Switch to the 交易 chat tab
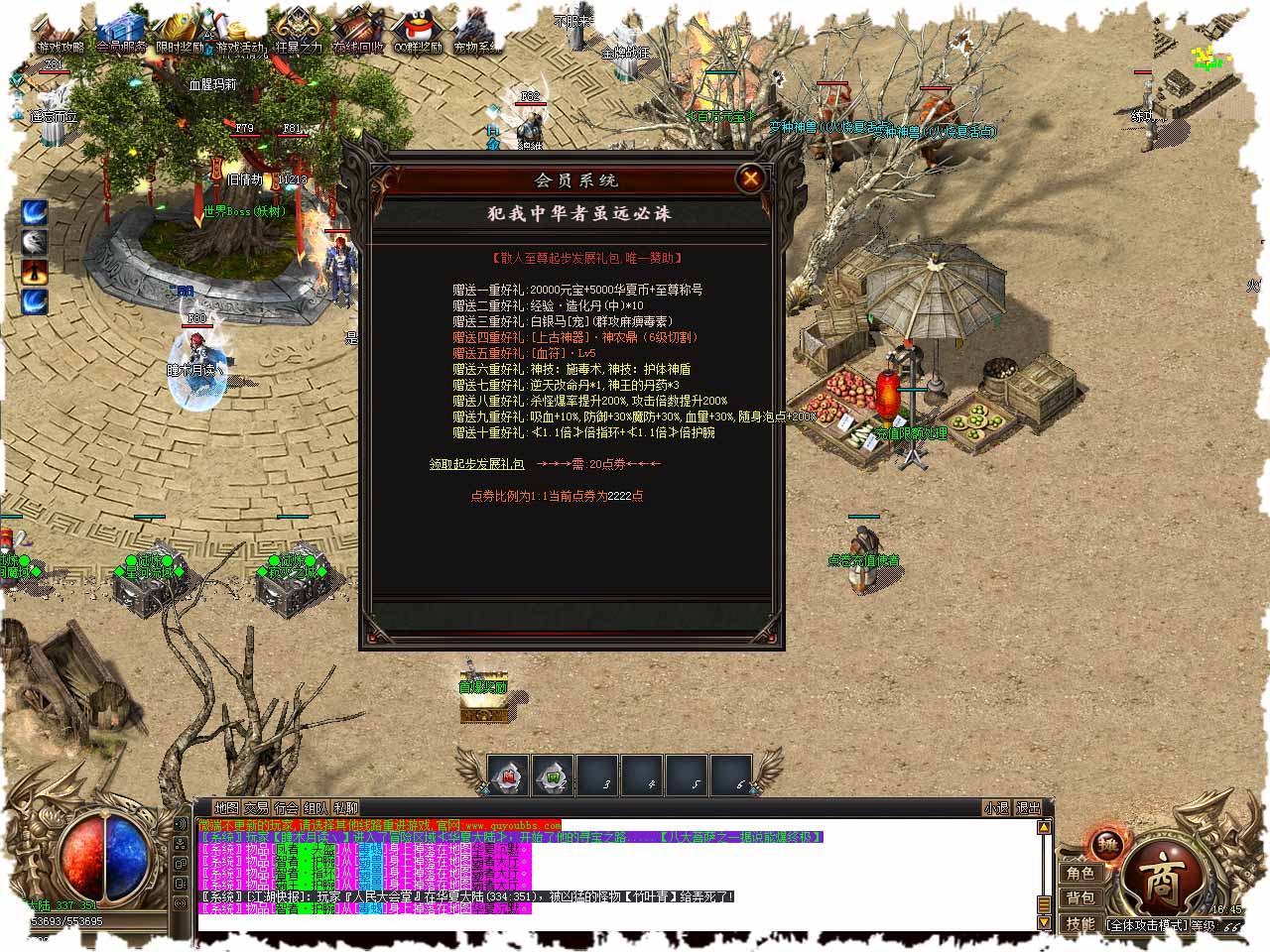This screenshot has height=952, width=1270. [x=257, y=808]
